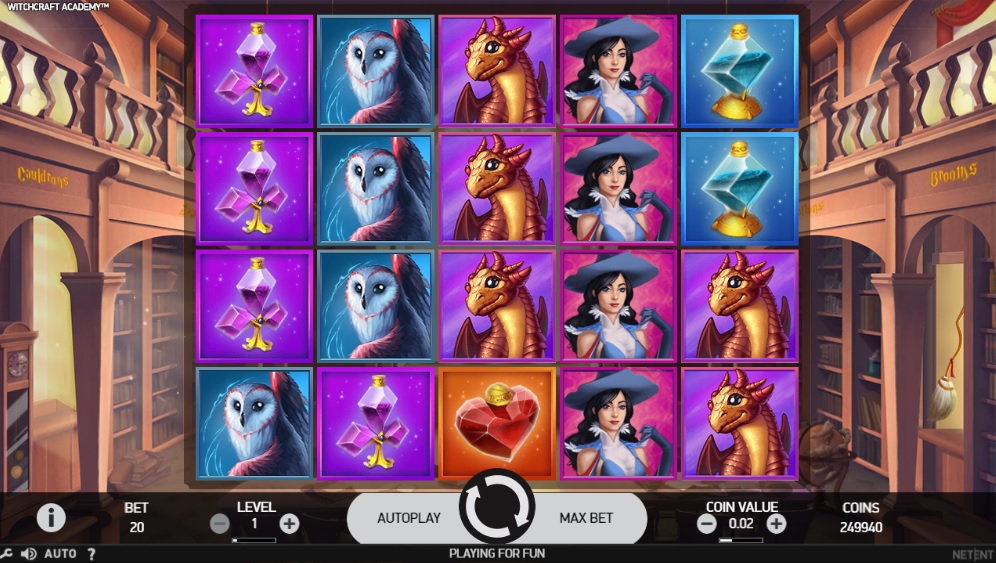Decrease the bet level with the minus button
This screenshot has width=996, height=563.
coord(220,523)
